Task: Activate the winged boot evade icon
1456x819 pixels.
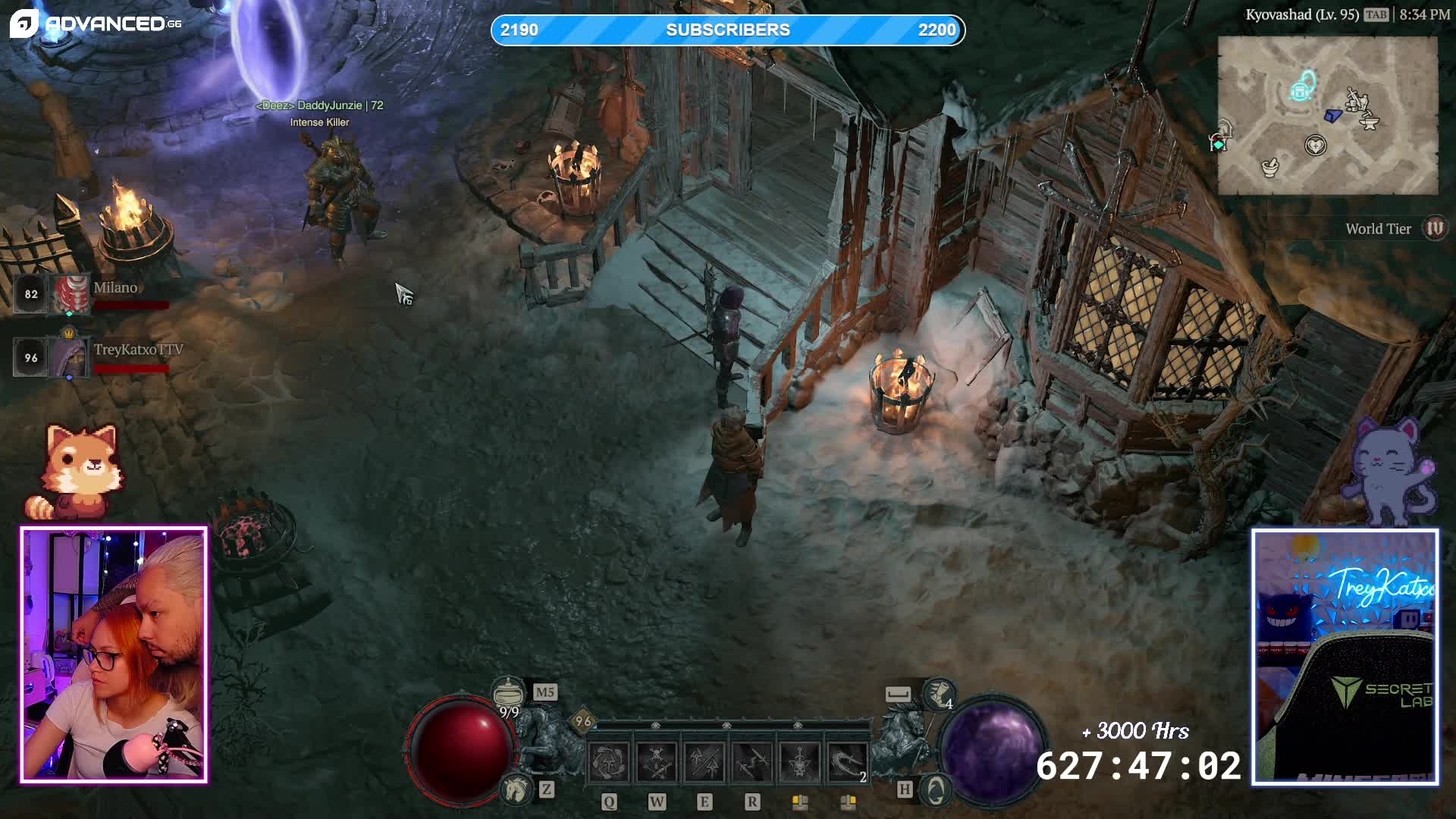Action: 939,693
